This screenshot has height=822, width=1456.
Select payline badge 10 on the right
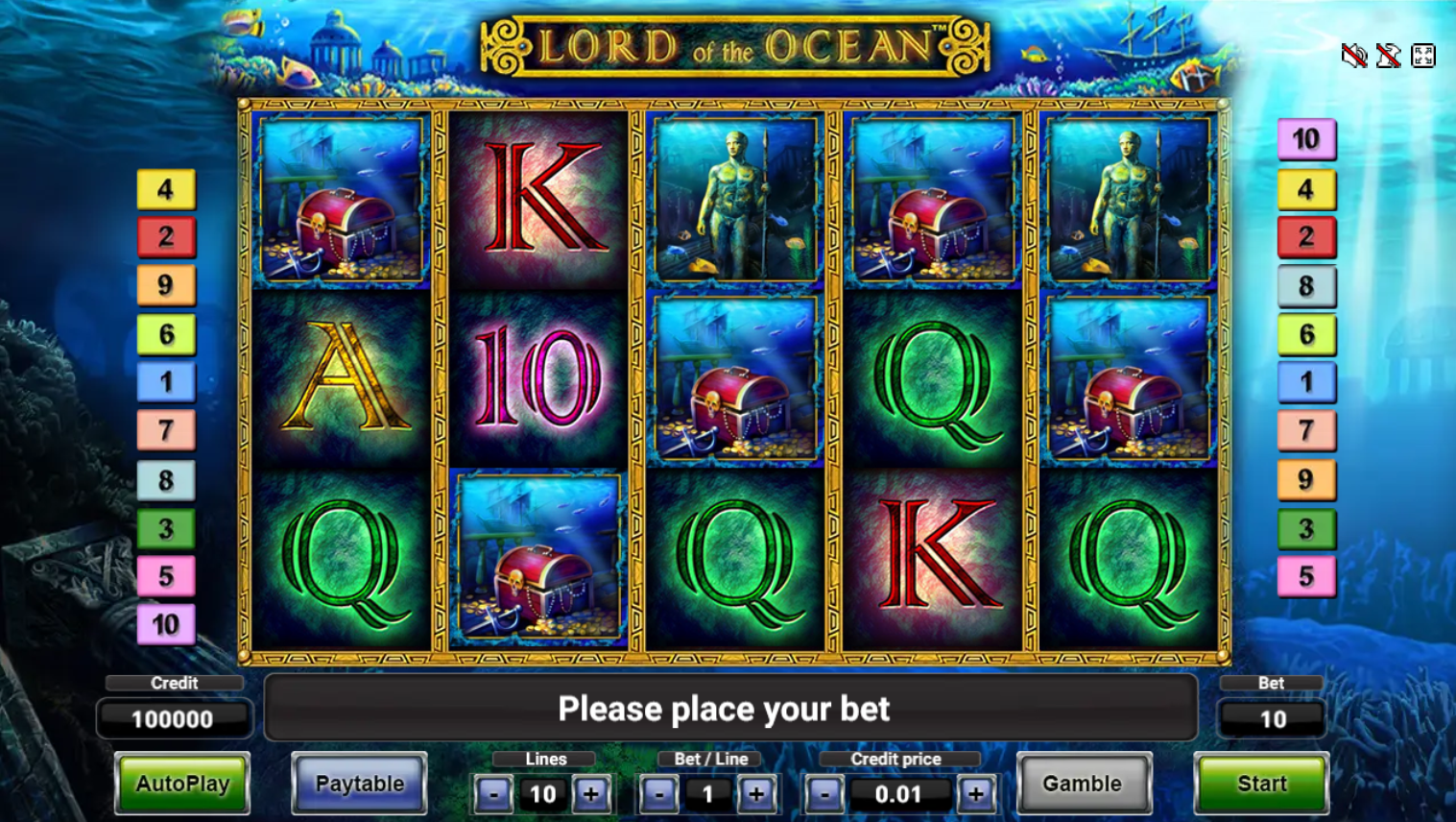pyautogui.click(x=1307, y=138)
